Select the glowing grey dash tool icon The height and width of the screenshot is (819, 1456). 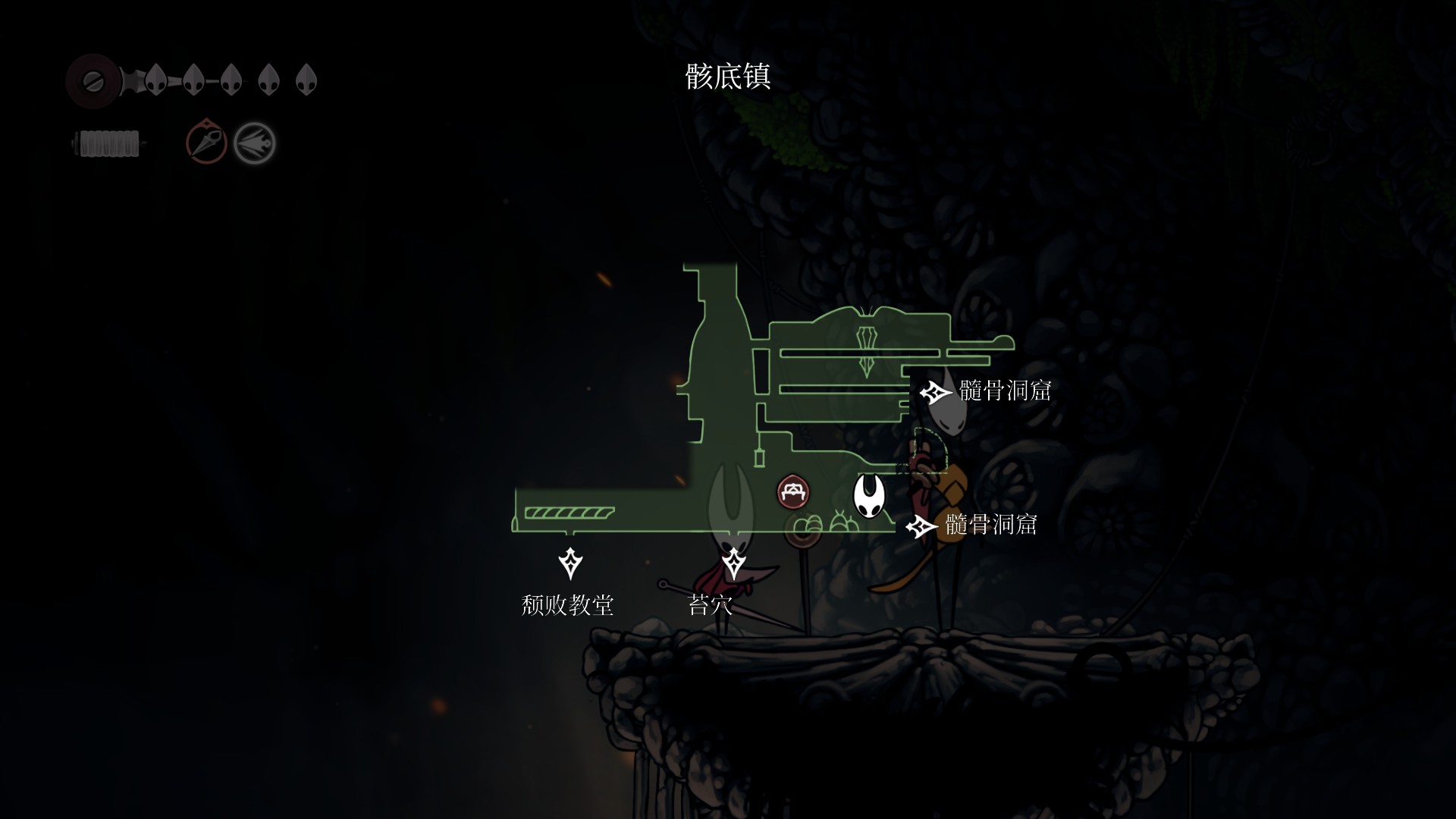point(254,143)
